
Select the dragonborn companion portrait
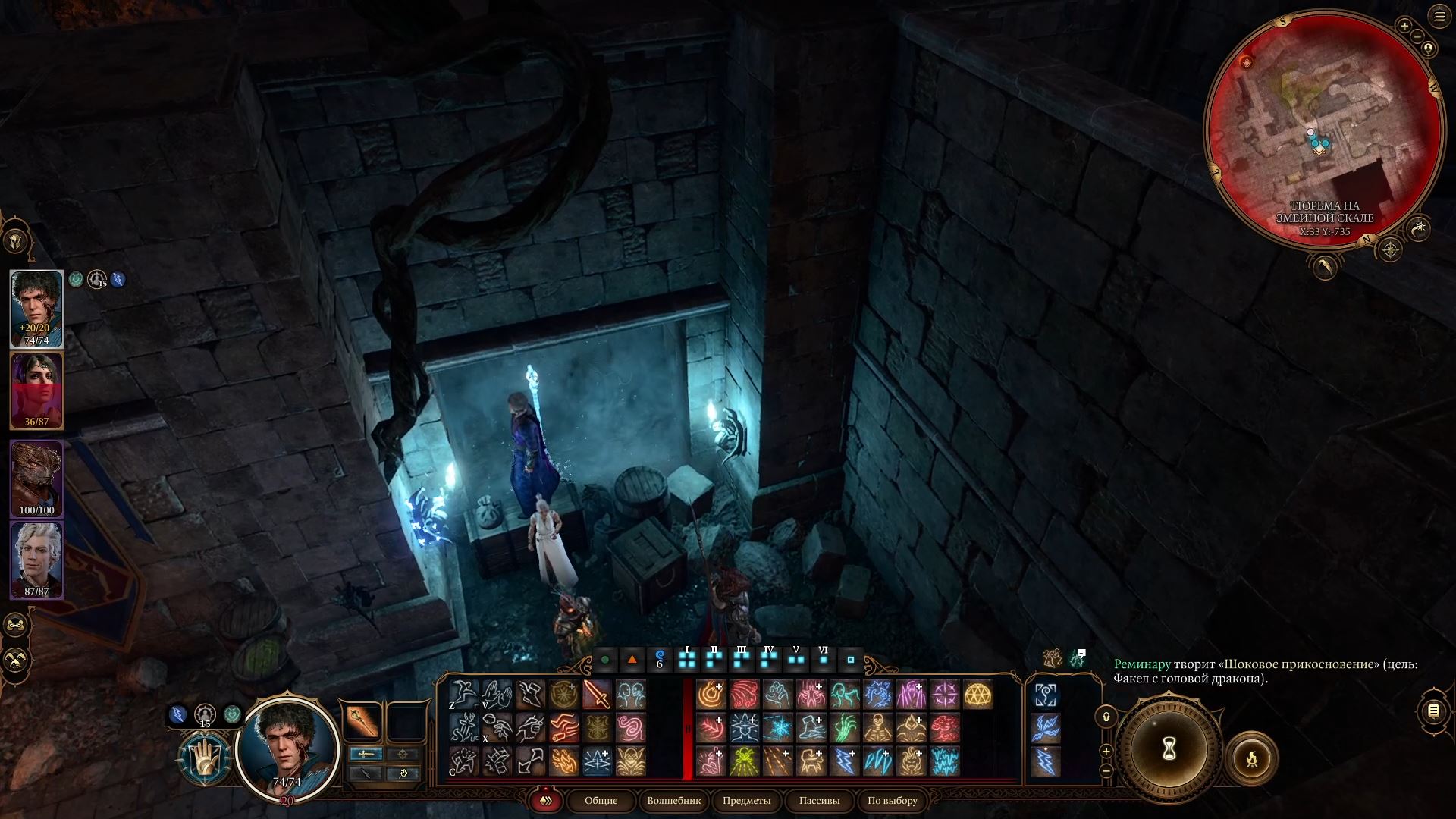[x=36, y=478]
